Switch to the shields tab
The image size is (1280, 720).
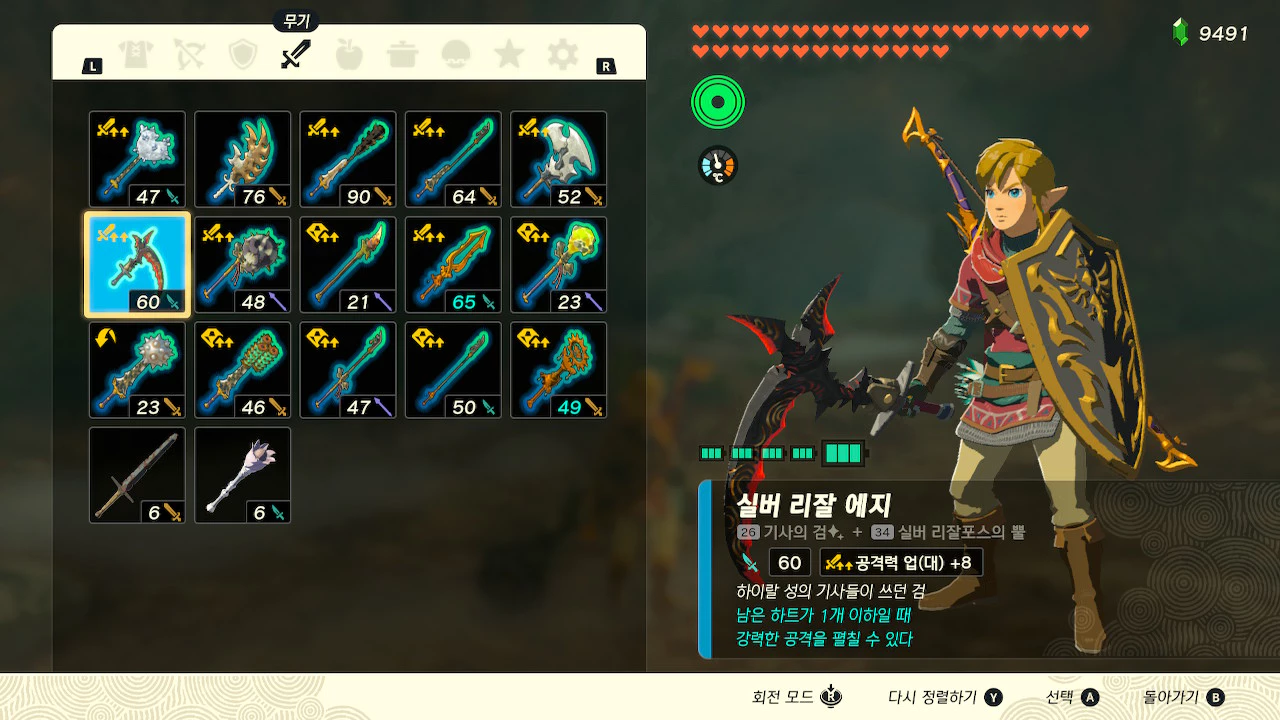(243, 55)
